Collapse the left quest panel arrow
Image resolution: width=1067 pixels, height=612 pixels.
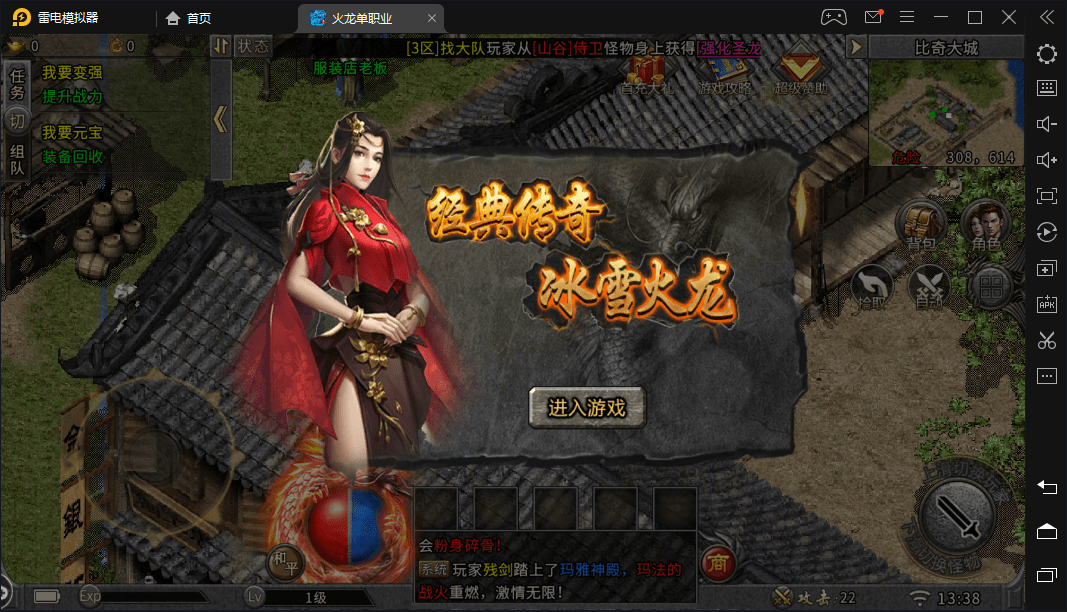pyautogui.click(x=220, y=118)
